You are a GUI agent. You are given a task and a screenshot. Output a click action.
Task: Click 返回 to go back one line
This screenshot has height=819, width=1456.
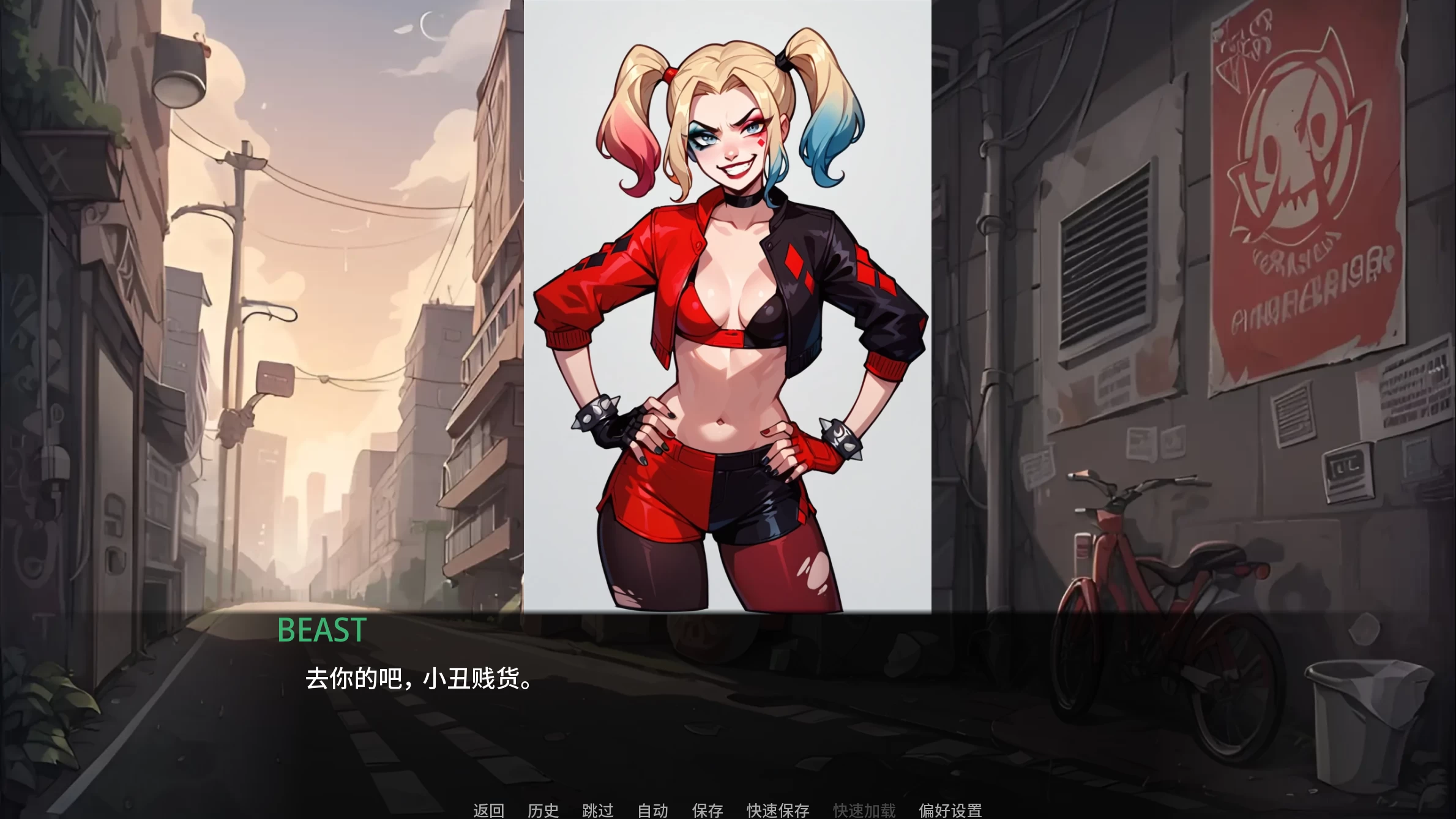click(488, 809)
